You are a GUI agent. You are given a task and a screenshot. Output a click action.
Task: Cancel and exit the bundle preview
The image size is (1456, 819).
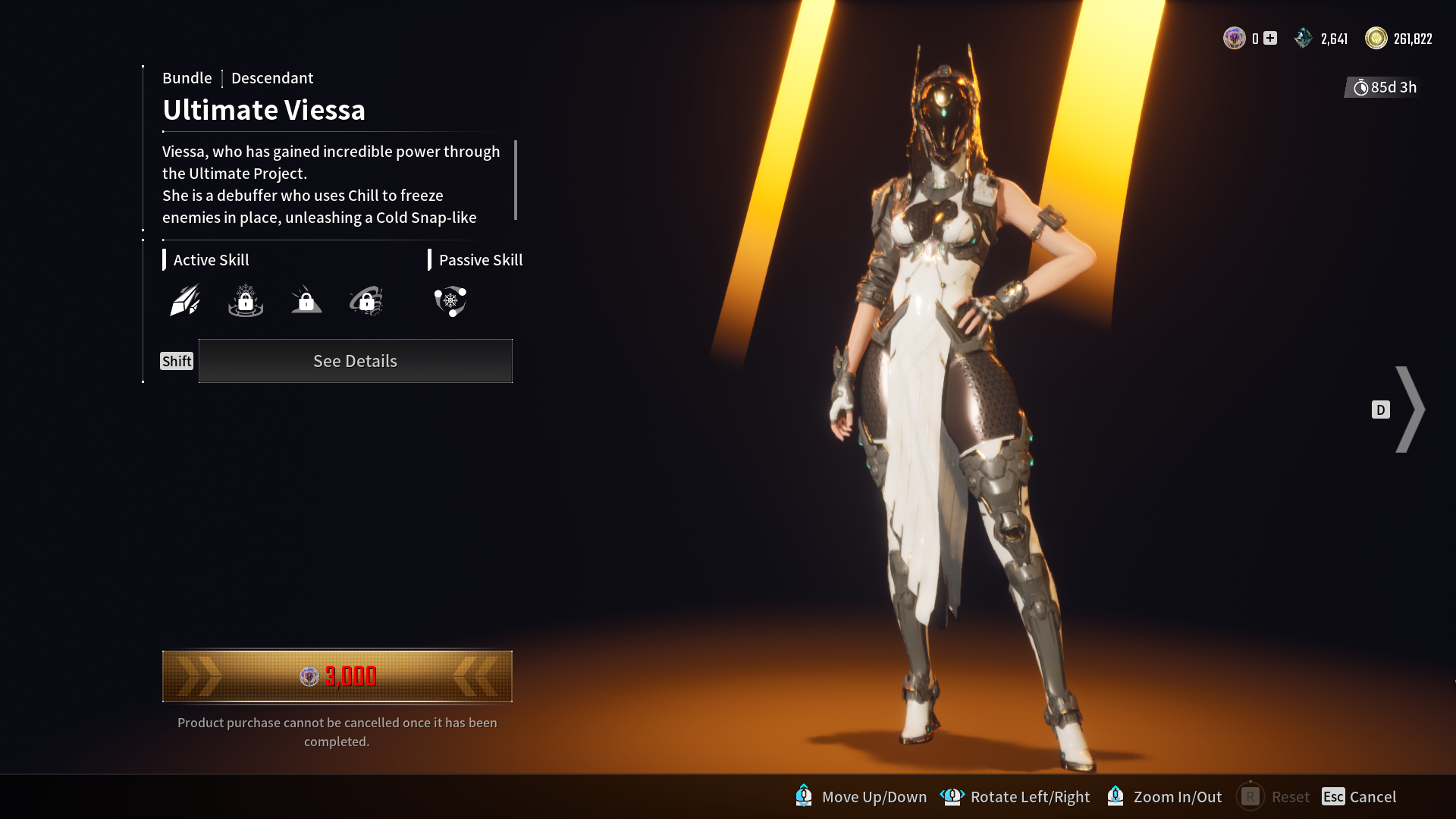[x=1359, y=796]
